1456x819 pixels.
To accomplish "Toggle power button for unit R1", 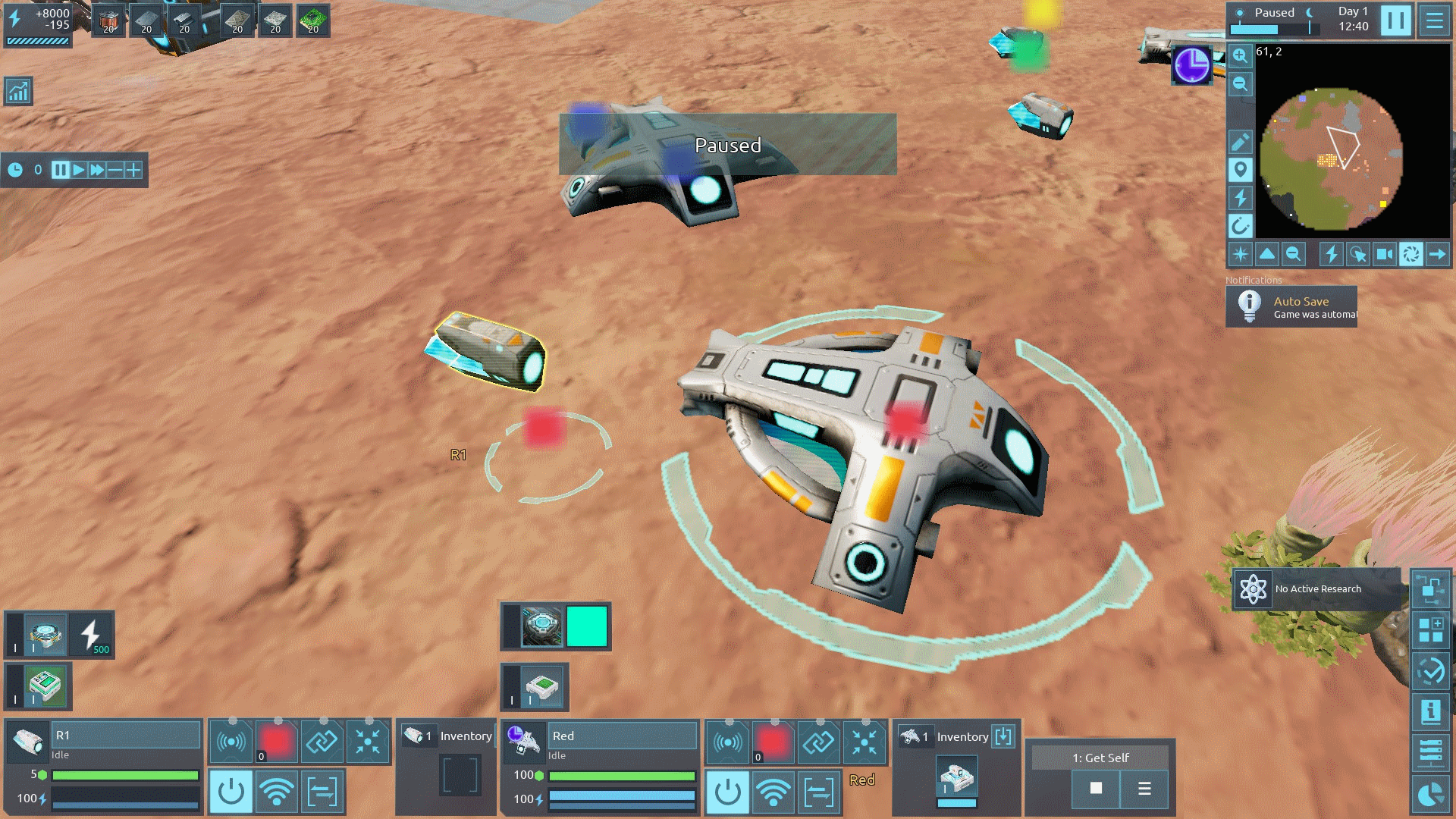I will pyautogui.click(x=231, y=792).
